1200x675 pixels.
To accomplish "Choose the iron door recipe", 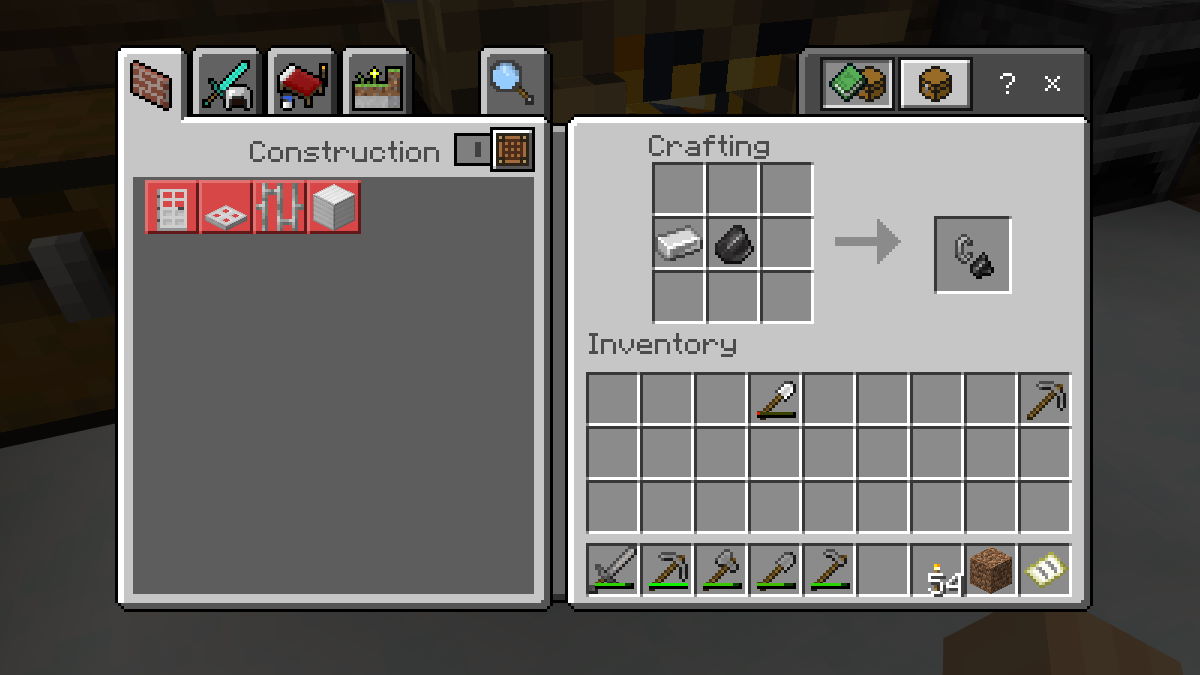I will [x=172, y=207].
